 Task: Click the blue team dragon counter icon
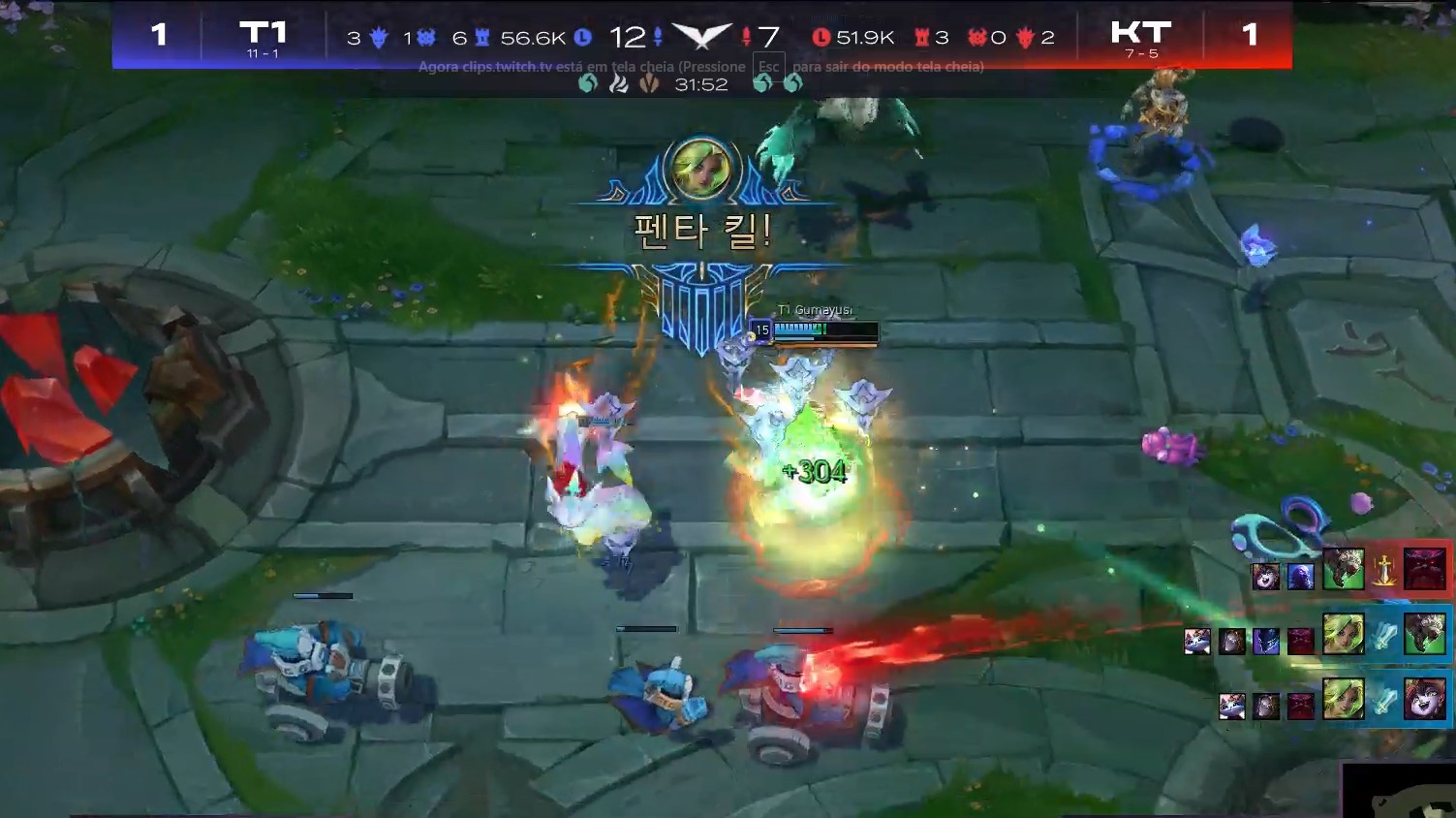(380, 36)
